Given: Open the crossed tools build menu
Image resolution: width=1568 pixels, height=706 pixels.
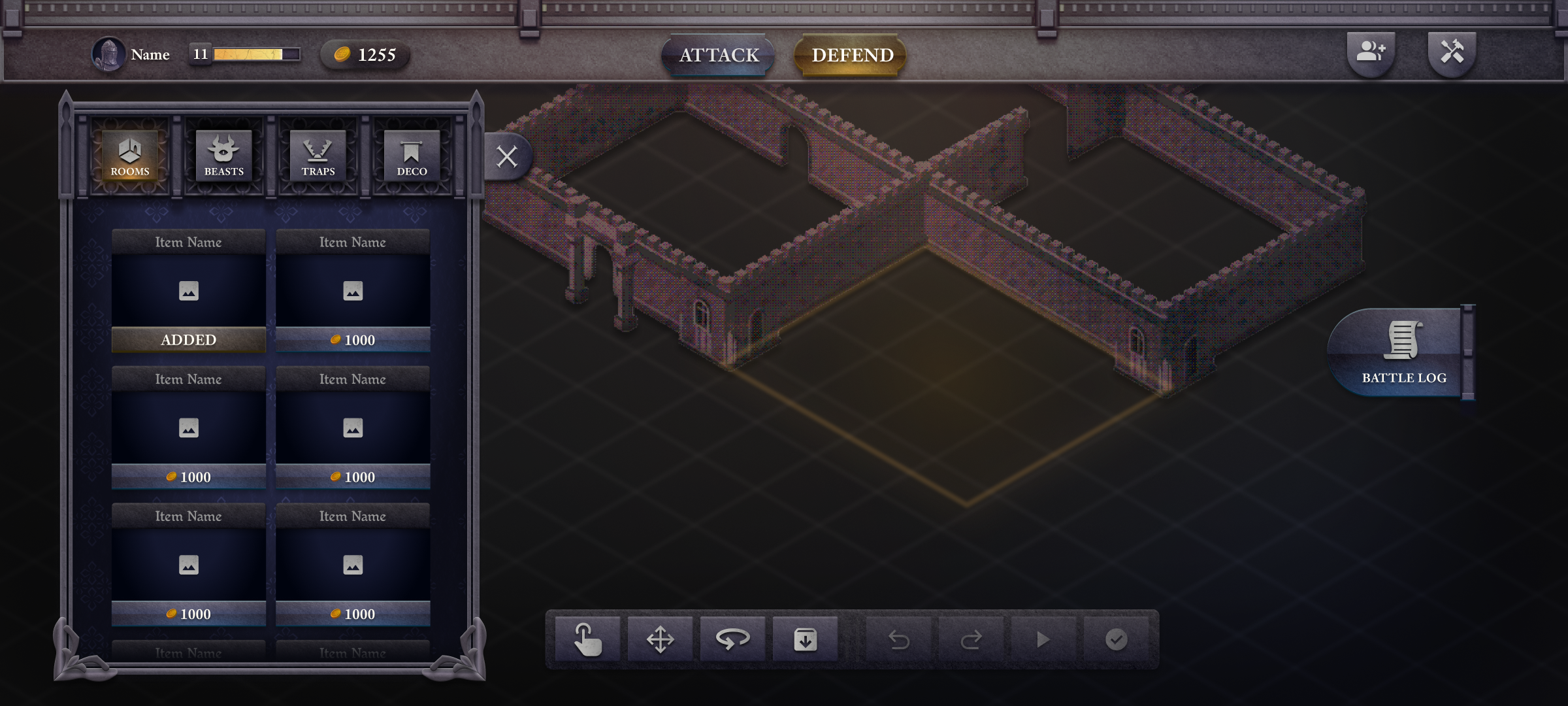Looking at the screenshot, I should click(x=1452, y=52).
